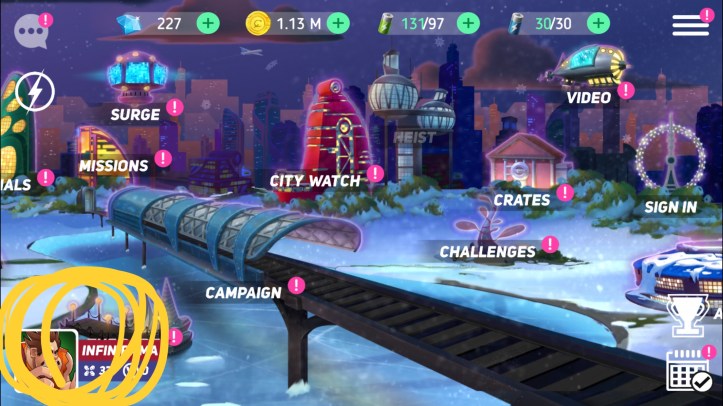The height and width of the screenshot is (406, 723).
Task: Open the chat speech bubble icon
Action: 30,28
